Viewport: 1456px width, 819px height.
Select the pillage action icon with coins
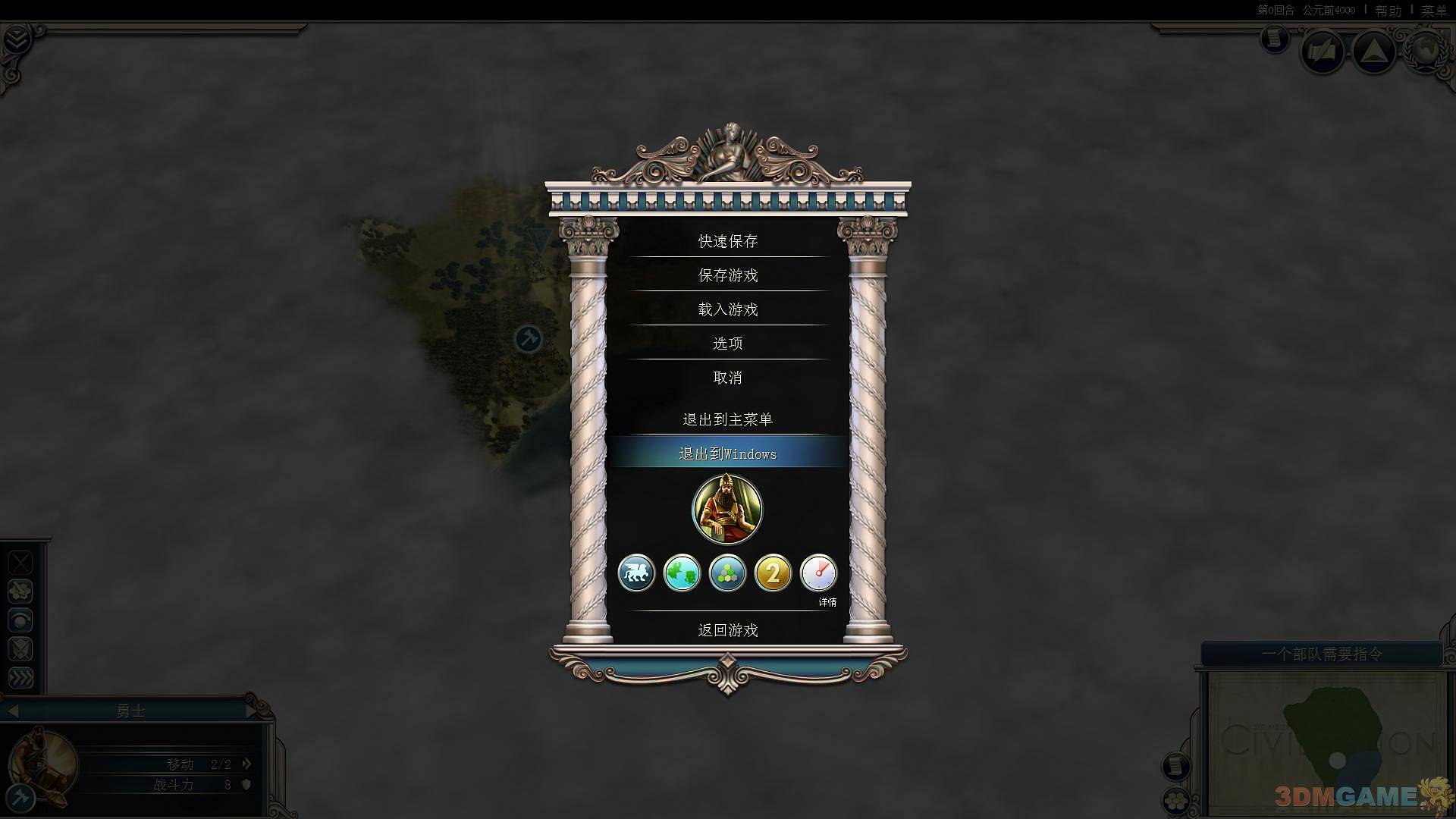[x=20, y=591]
